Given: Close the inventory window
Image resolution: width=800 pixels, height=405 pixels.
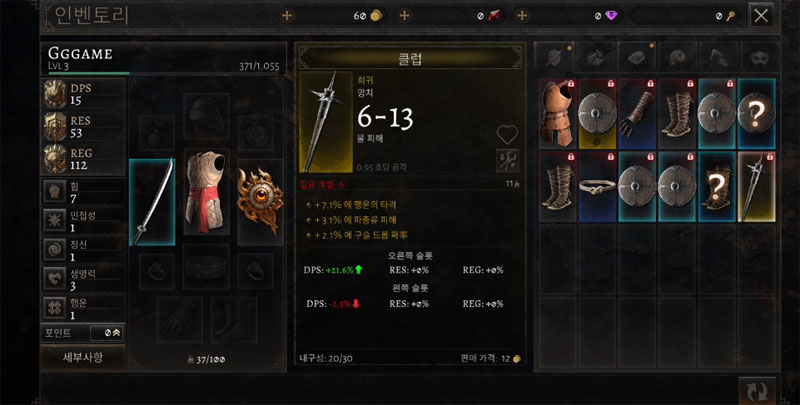Looking at the screenshot, I should click(761, 15).
